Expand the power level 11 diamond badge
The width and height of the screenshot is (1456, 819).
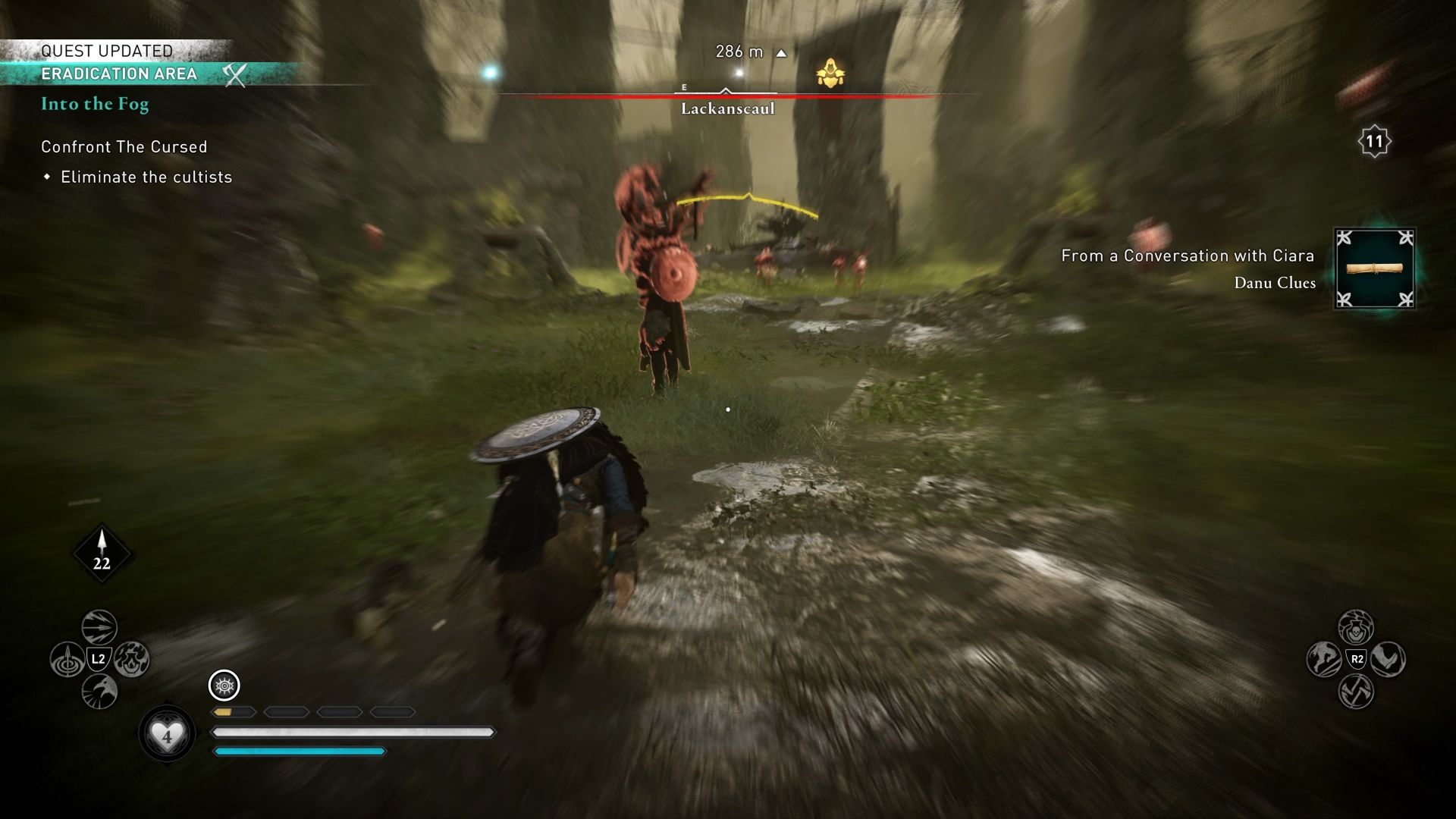click(1373, 140)
